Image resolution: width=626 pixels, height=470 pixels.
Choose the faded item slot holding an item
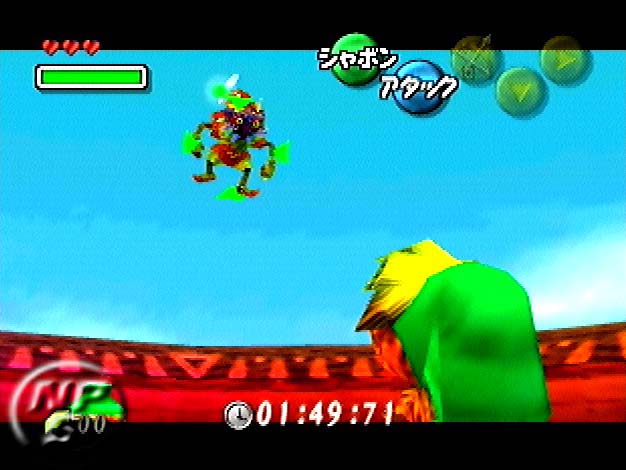click(x=475, y=58)
